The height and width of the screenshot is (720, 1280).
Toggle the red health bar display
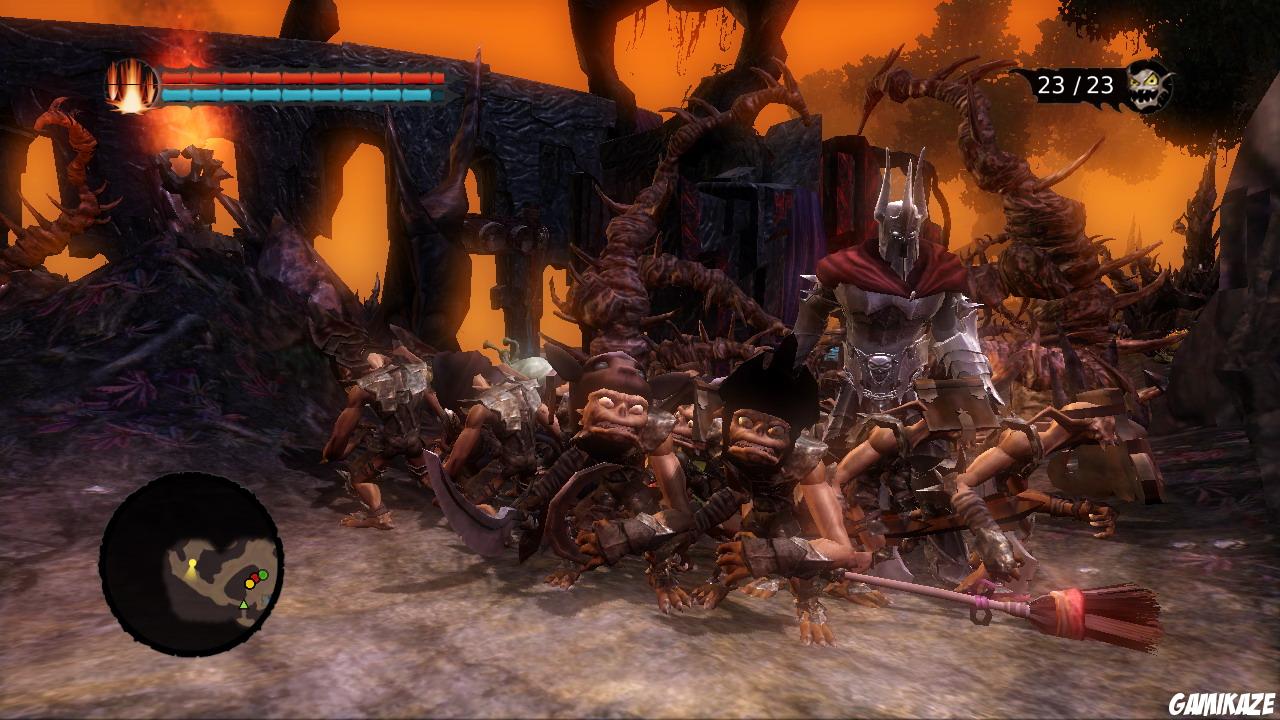coord(300,77)
